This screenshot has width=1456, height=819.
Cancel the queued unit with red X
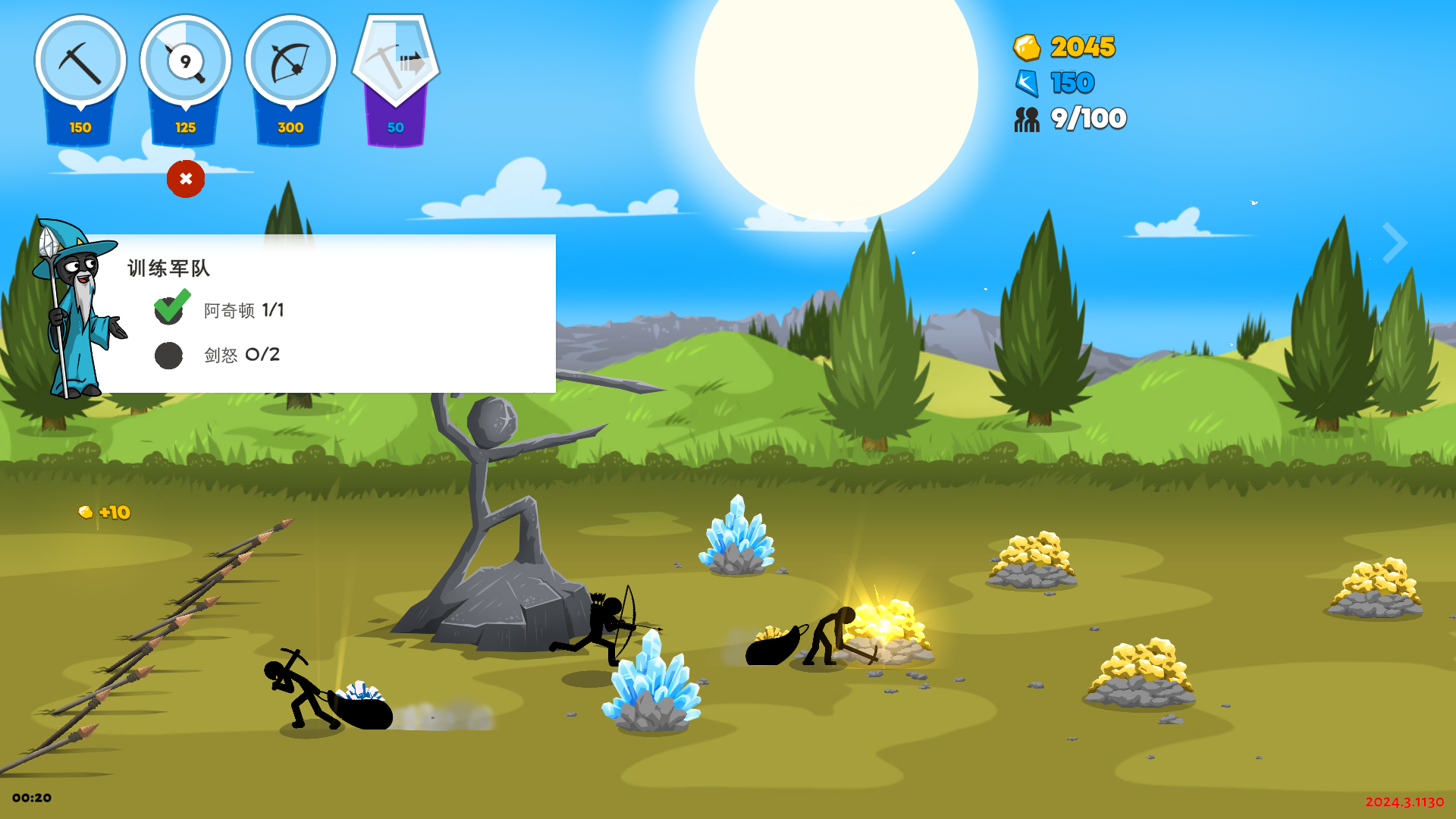pyautogui.click(x=186, y=179)
